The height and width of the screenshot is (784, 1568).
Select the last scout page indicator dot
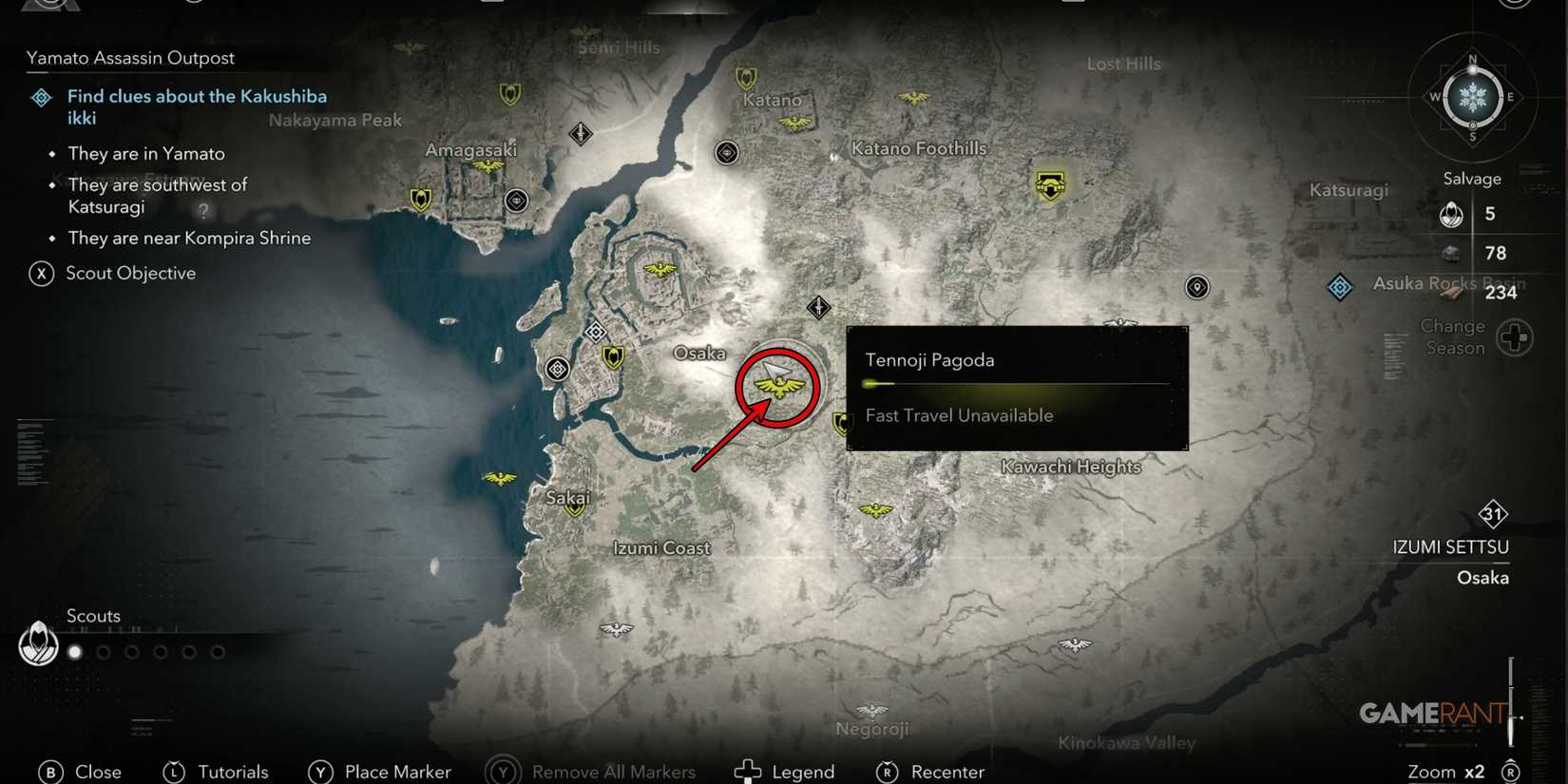click(219, 652)
